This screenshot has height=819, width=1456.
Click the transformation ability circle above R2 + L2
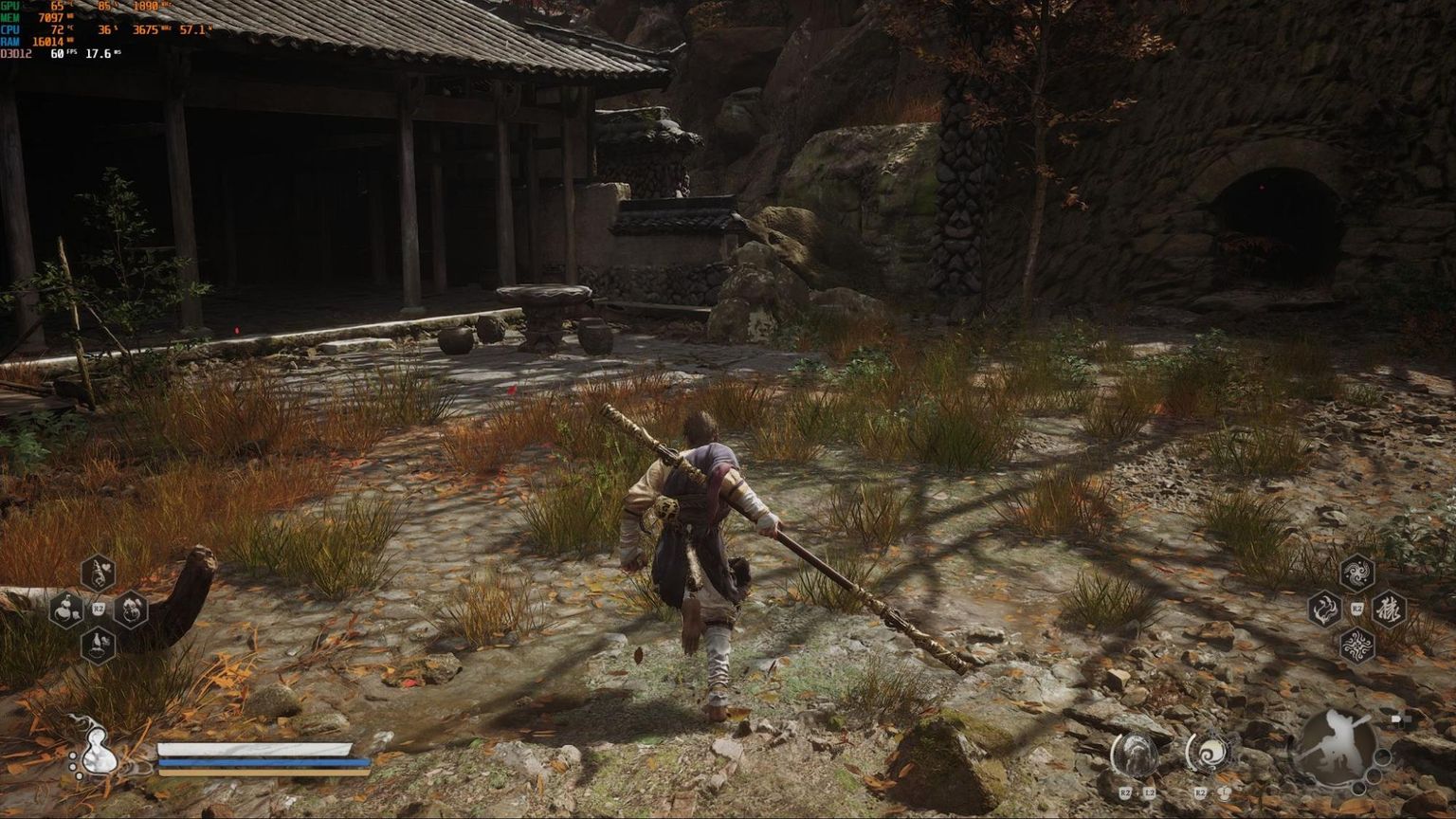point(1136,755)
